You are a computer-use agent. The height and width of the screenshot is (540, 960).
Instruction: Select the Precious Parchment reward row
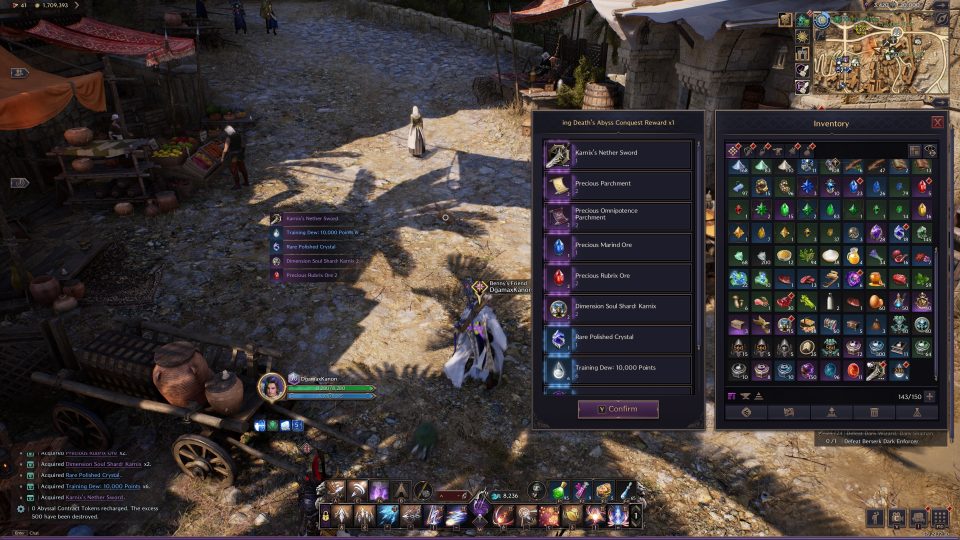(x=618, y=185)
